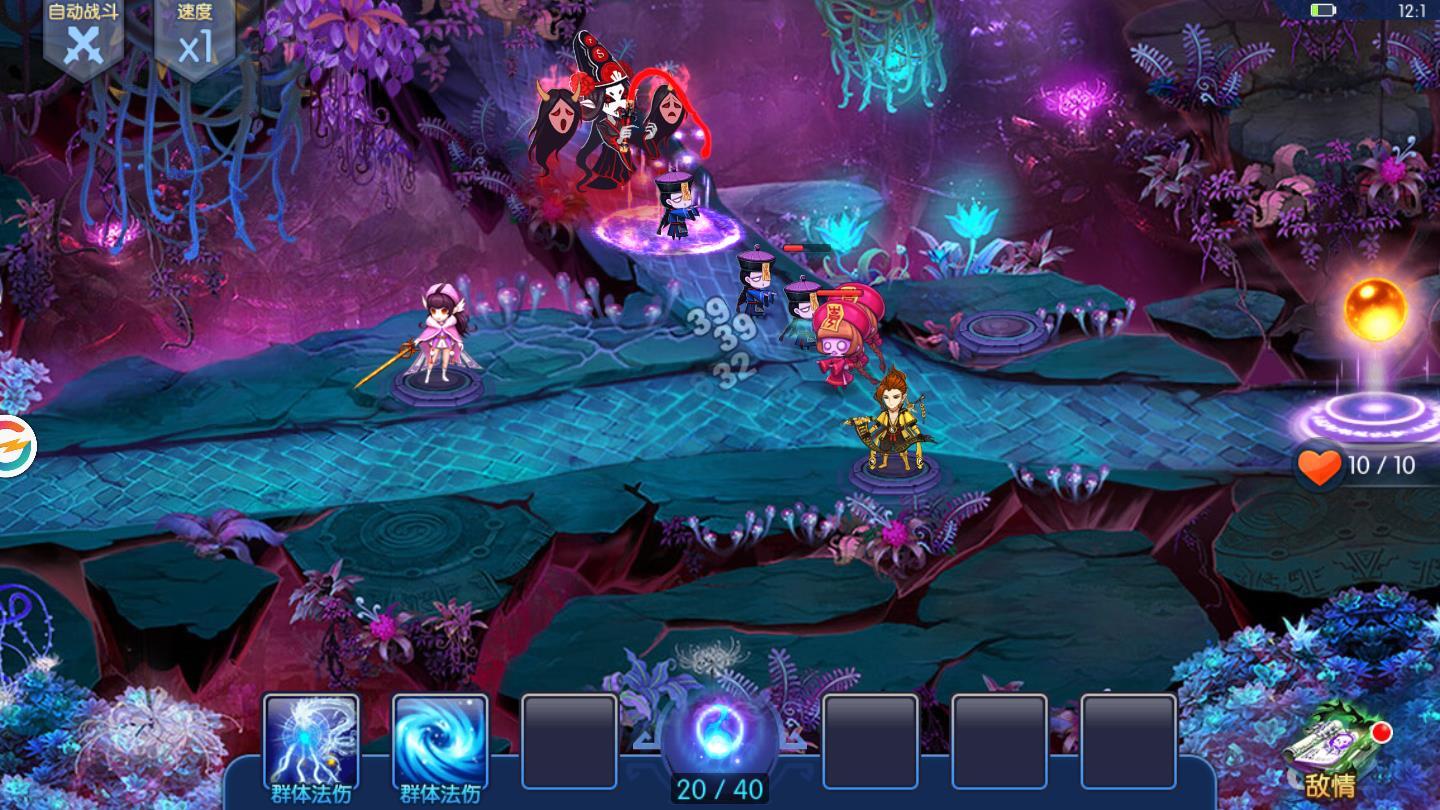Click the orange lightning badge on left edge
The width and height of the screenshot is (1440, 810).
[14, 445]
